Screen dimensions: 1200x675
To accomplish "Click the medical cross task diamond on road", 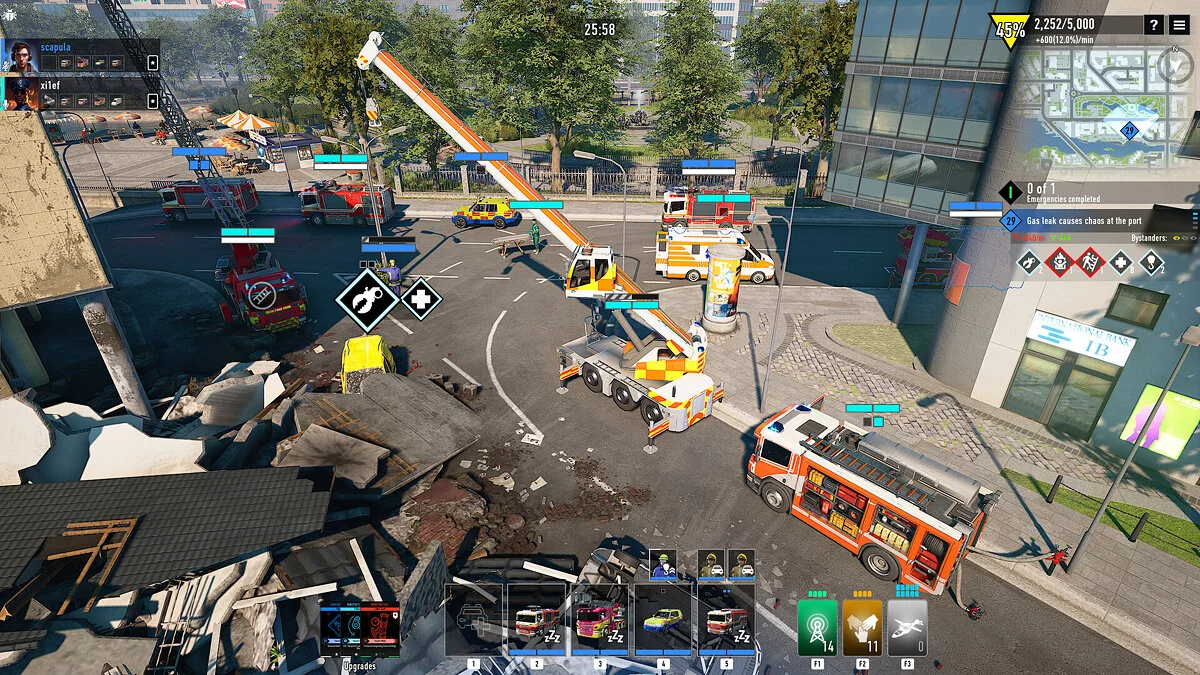I will (421, 298).
